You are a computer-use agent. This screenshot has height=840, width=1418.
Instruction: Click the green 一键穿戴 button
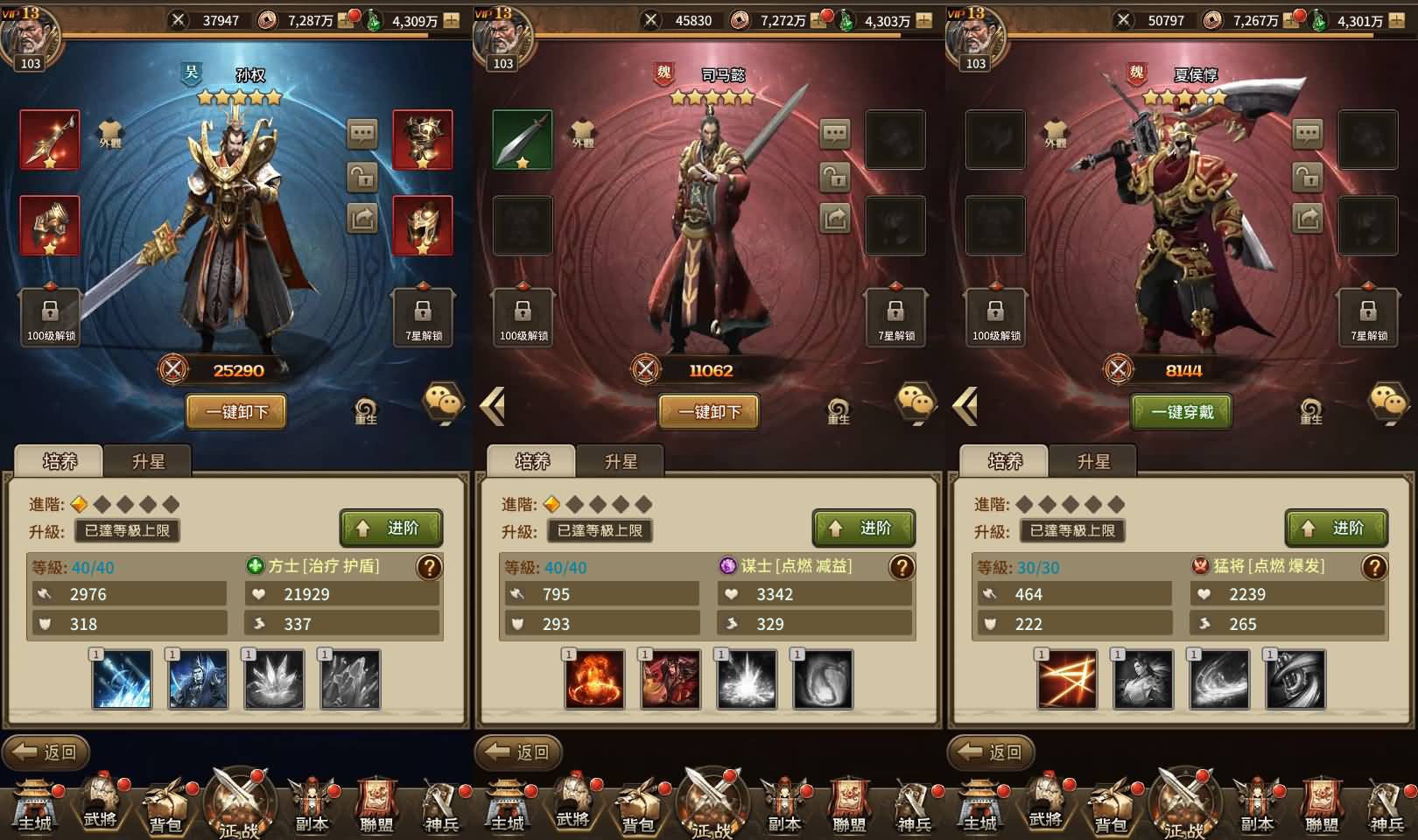pyautogui.click(x=1182, y=411)
